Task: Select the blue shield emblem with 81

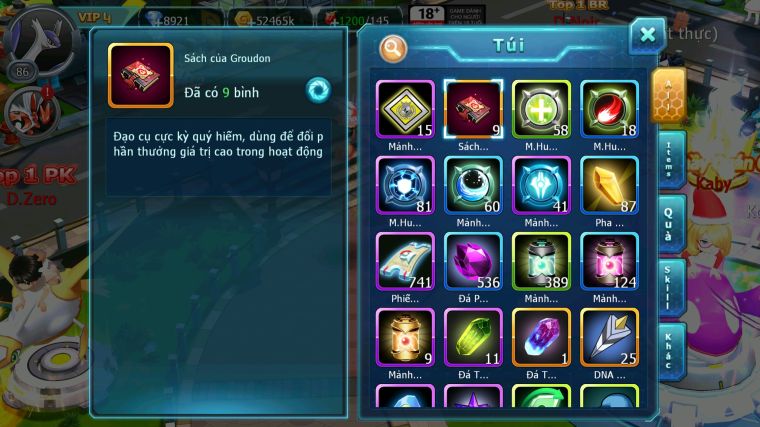Action: [405, 185]
